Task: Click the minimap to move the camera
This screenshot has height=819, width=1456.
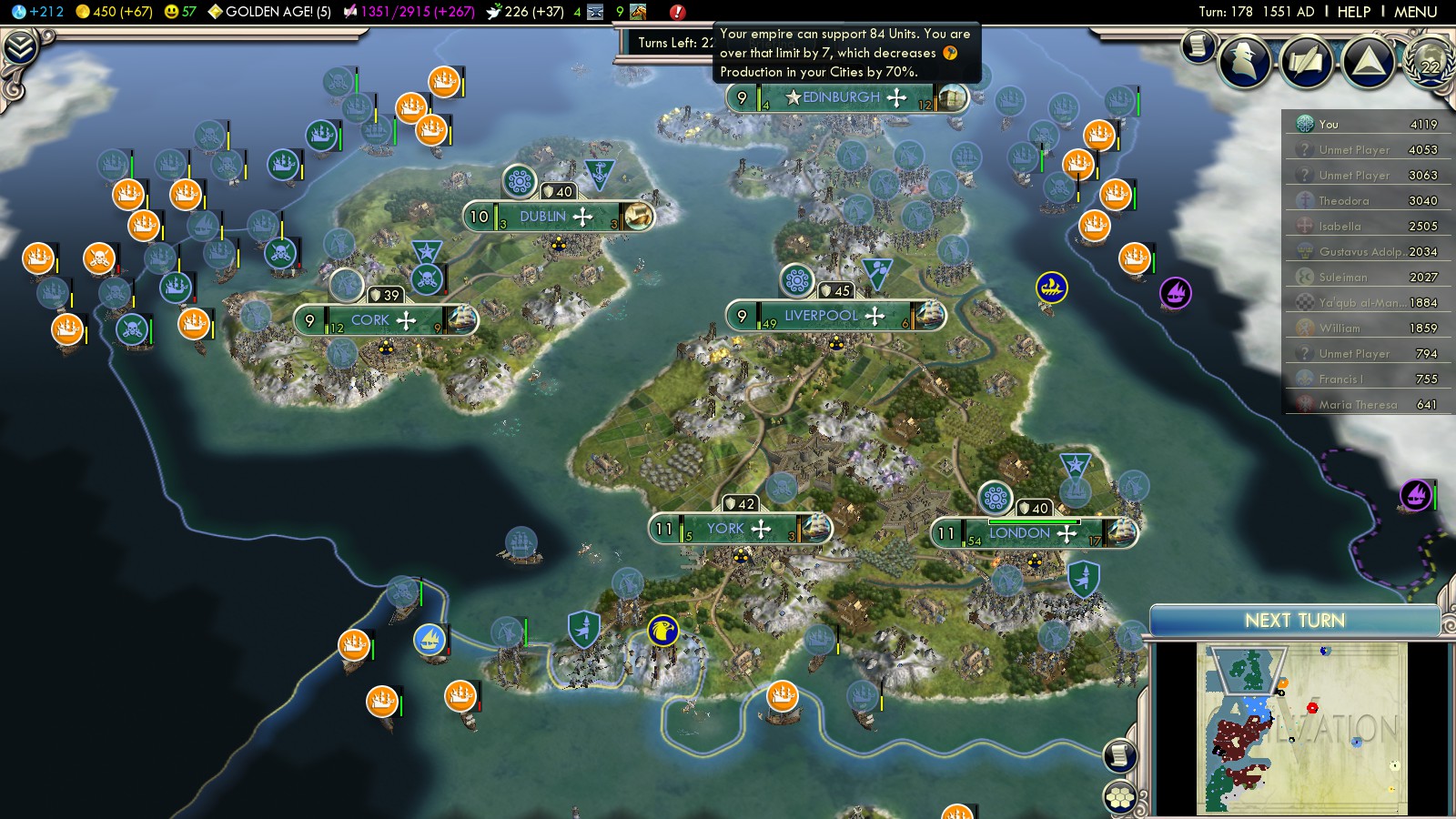Action: [1301, 728]
